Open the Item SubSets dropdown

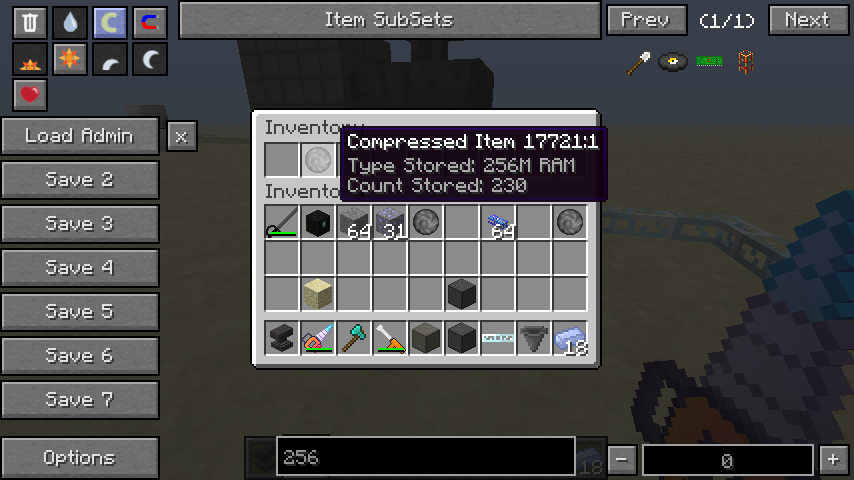[x=389, y=20]
